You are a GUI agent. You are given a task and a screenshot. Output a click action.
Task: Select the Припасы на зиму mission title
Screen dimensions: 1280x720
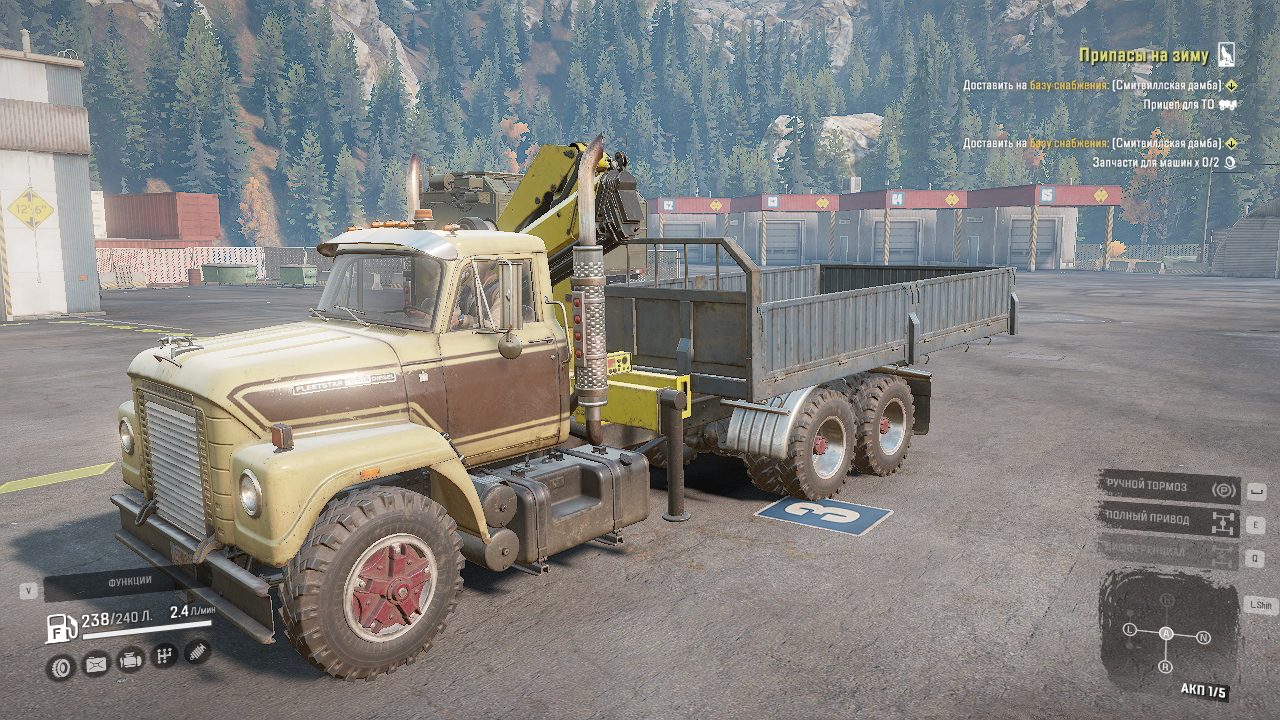coord(1143,56)
